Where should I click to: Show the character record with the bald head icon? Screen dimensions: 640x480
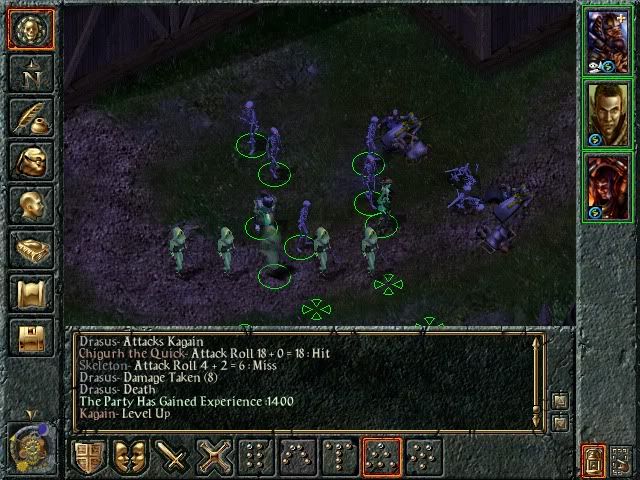click(31, 204)
